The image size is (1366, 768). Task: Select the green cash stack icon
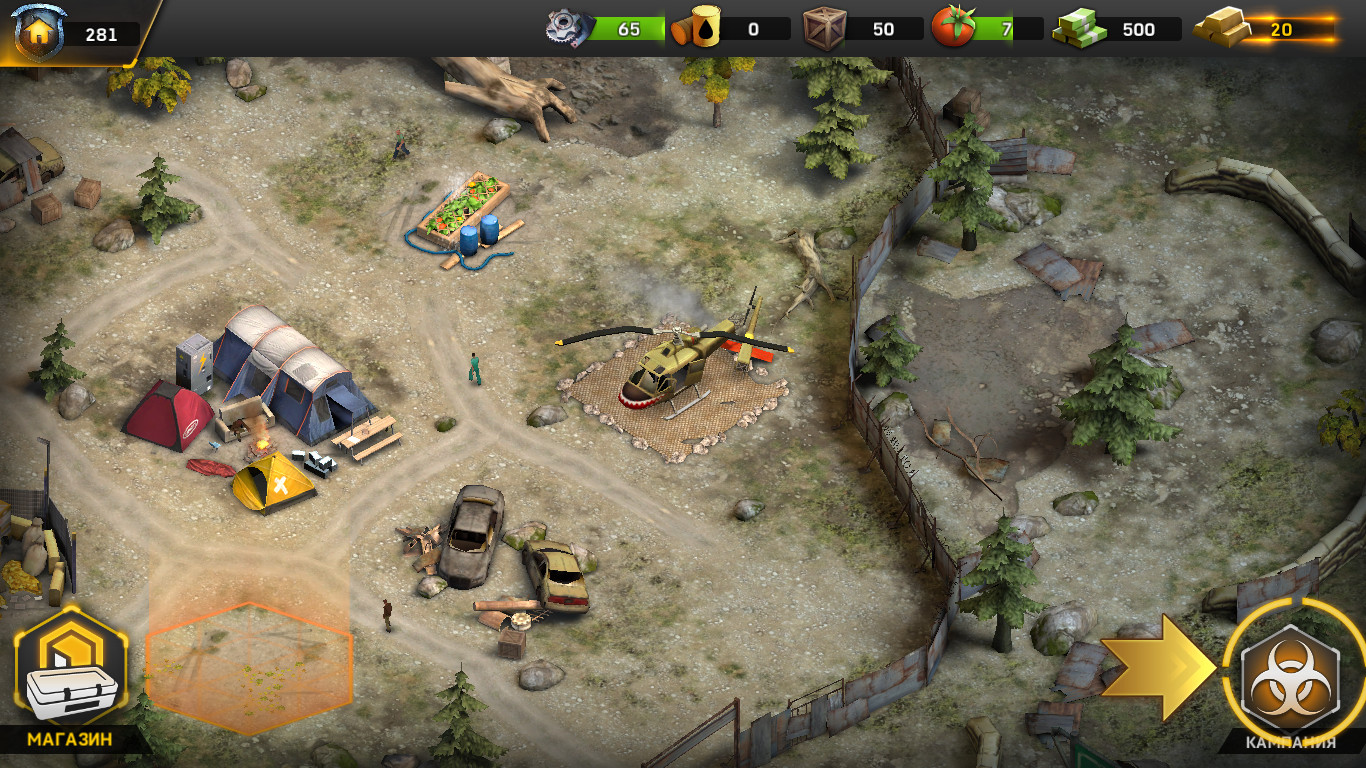(x=1079, y=28)
